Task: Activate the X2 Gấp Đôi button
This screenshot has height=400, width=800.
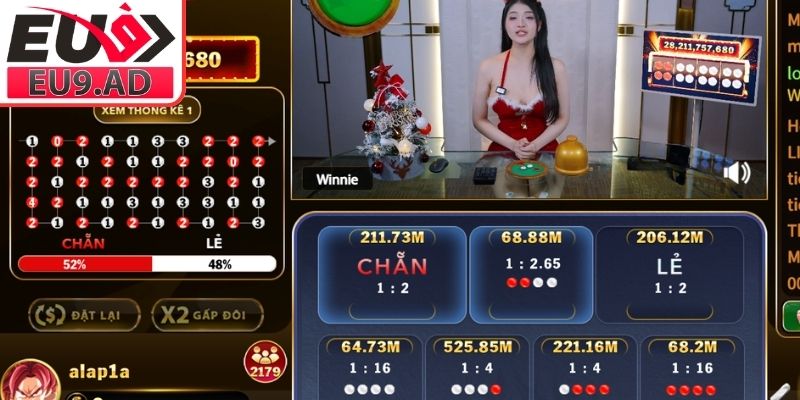Action: 207,315
